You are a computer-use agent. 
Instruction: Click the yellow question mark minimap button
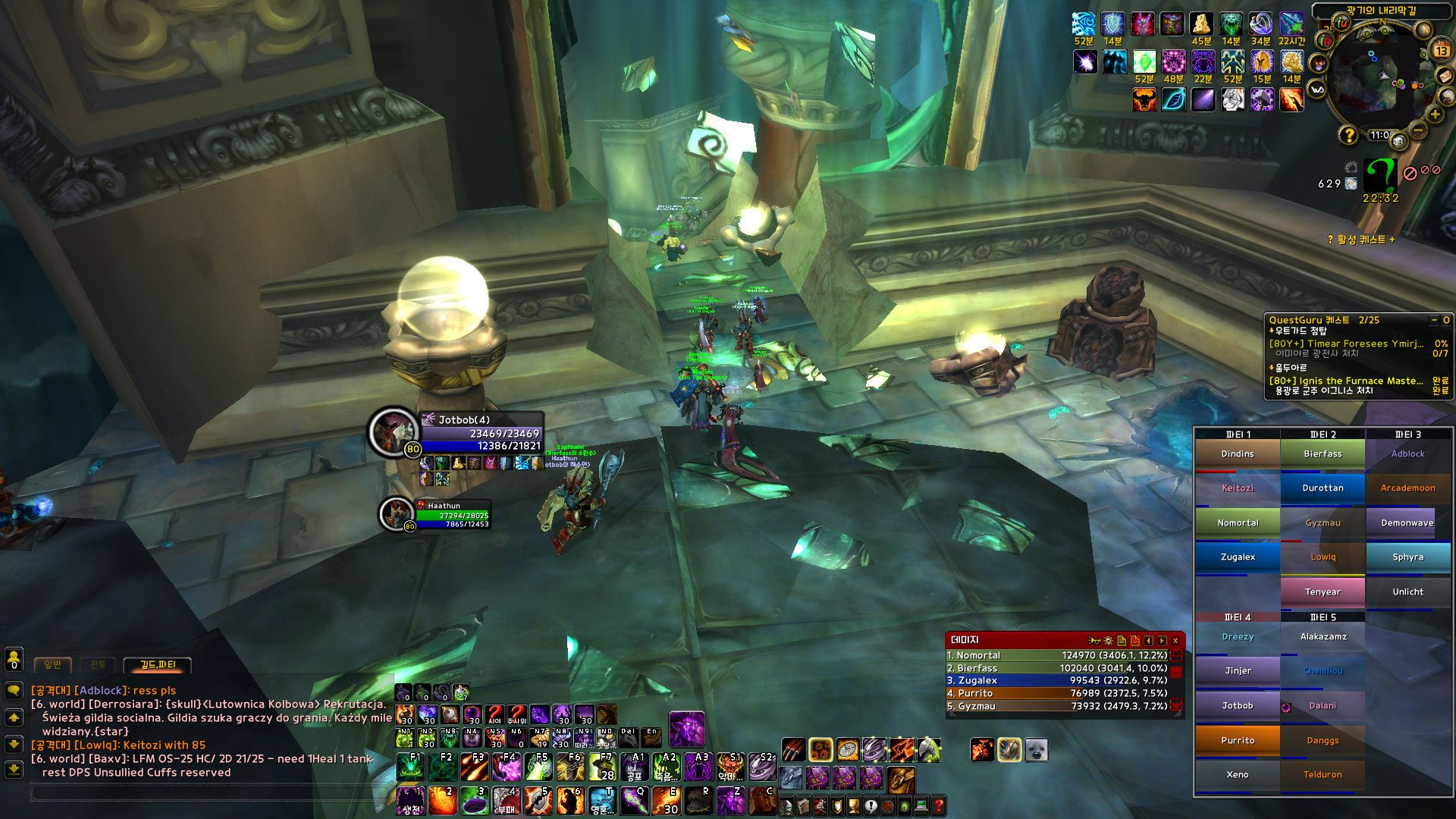point(1348,135)
